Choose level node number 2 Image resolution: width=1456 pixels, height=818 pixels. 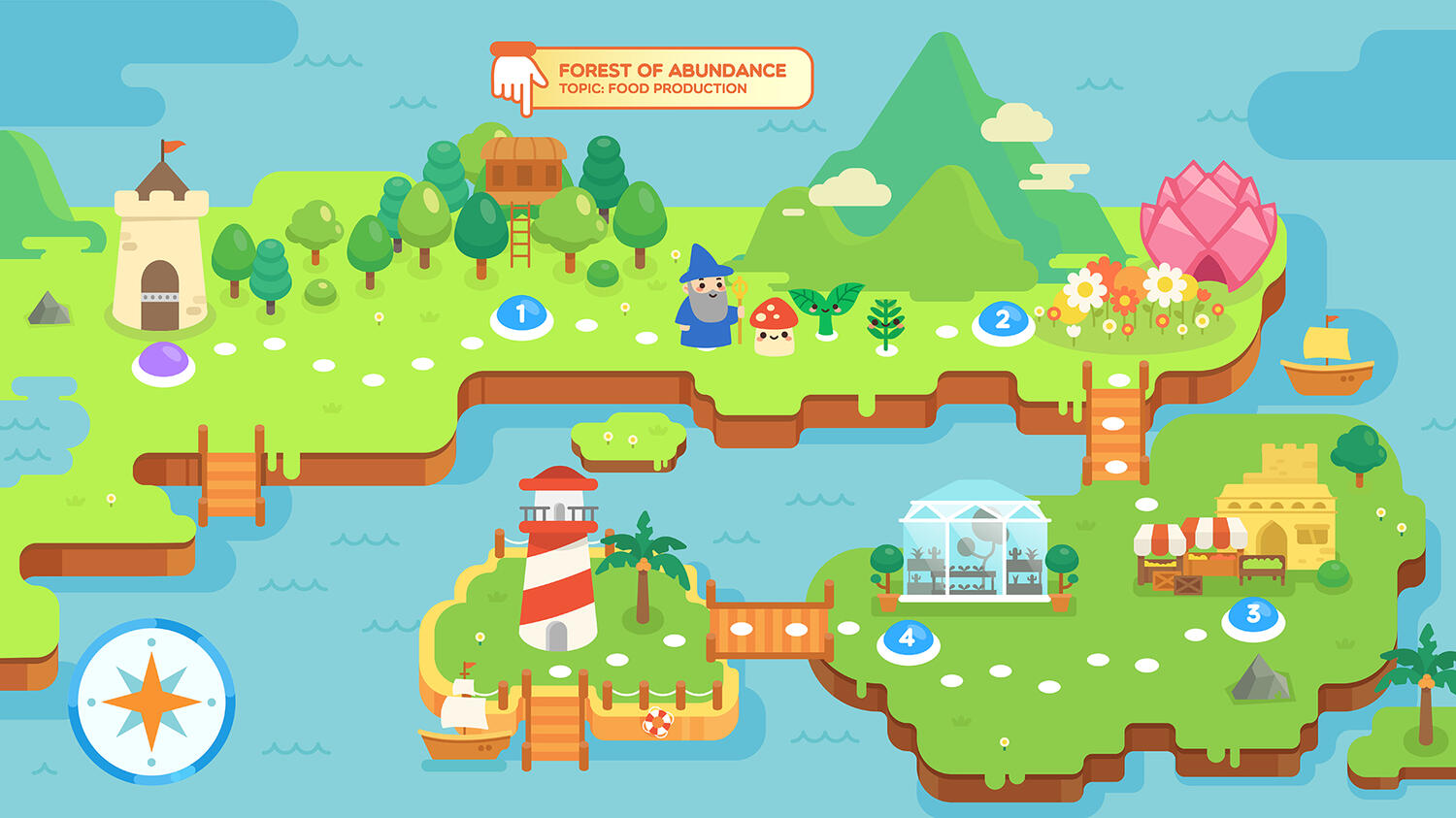1003,320
